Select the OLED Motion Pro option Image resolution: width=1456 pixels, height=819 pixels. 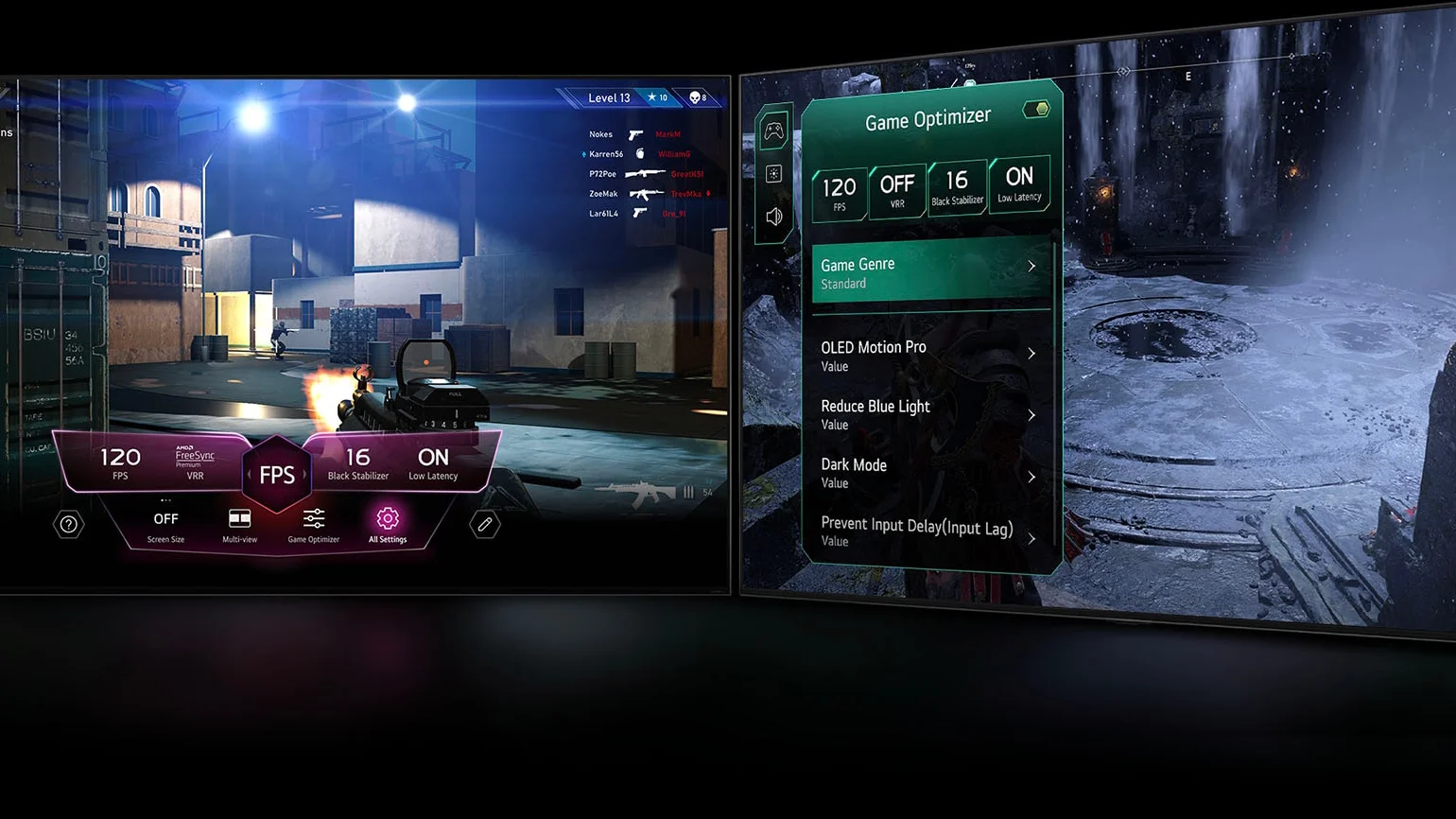tap(929, 356)
